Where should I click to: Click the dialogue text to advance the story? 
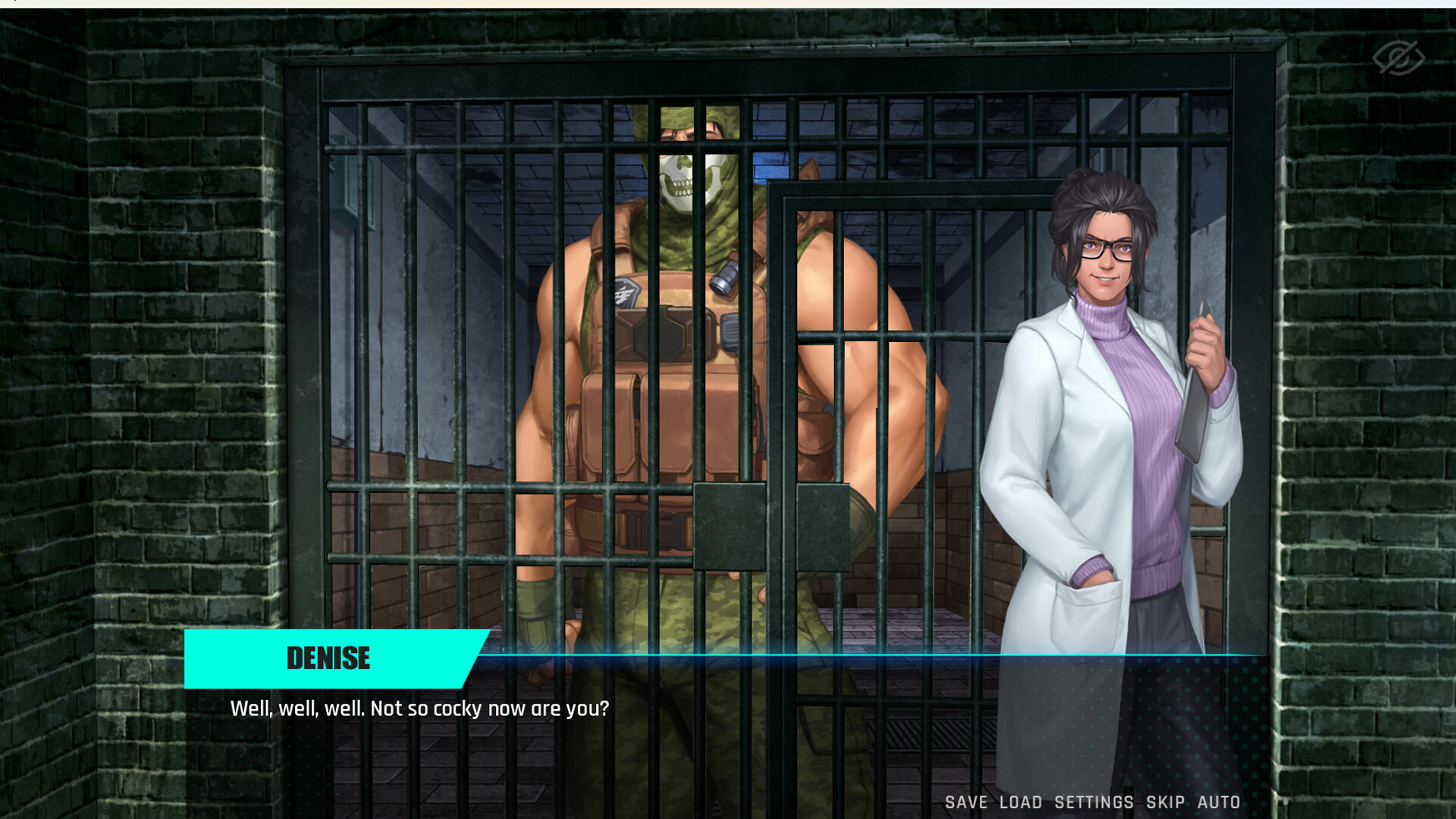click(418, 709)
